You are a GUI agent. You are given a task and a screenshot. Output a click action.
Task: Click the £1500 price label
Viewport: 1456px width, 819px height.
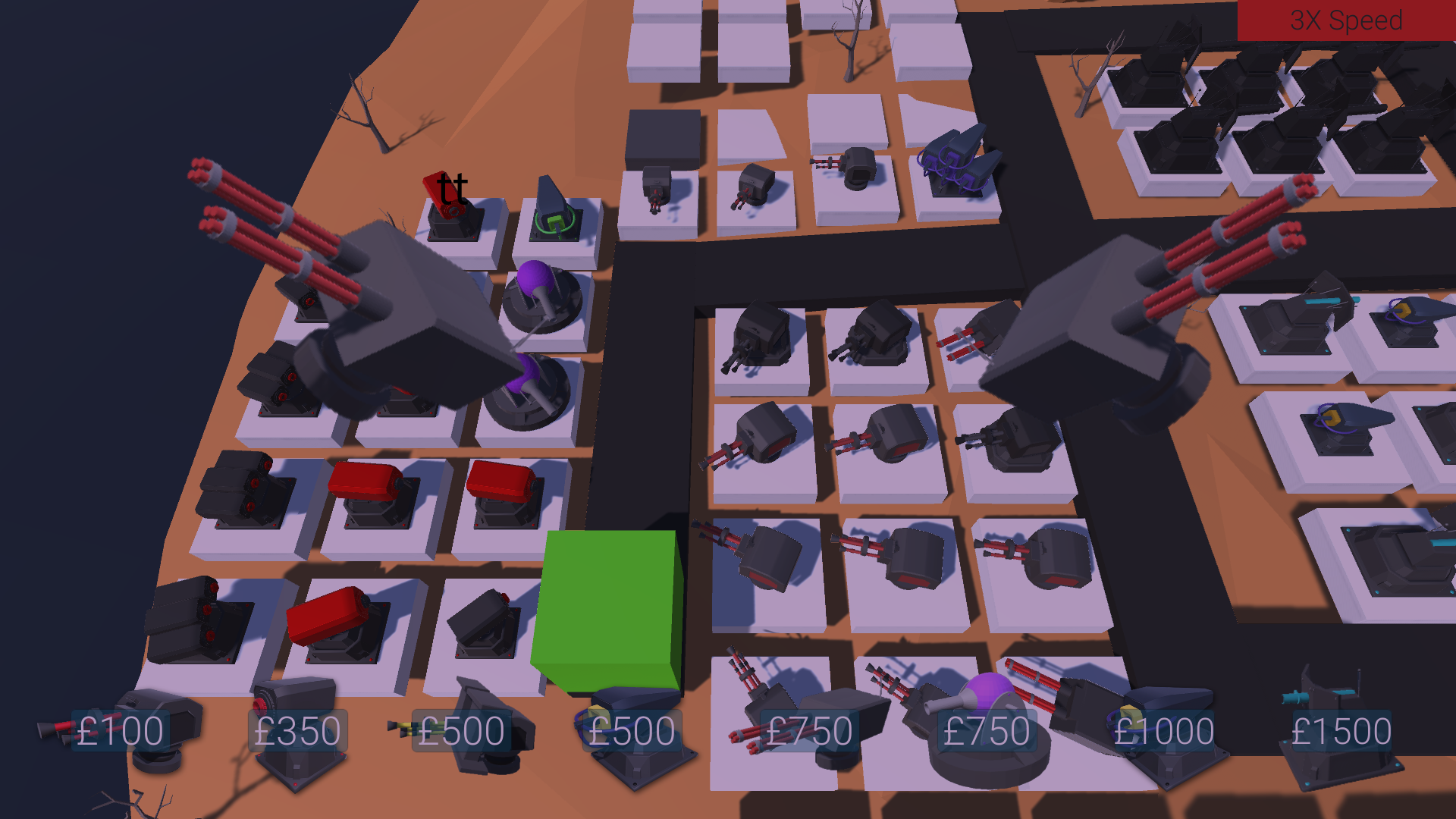coord(1341,730)
